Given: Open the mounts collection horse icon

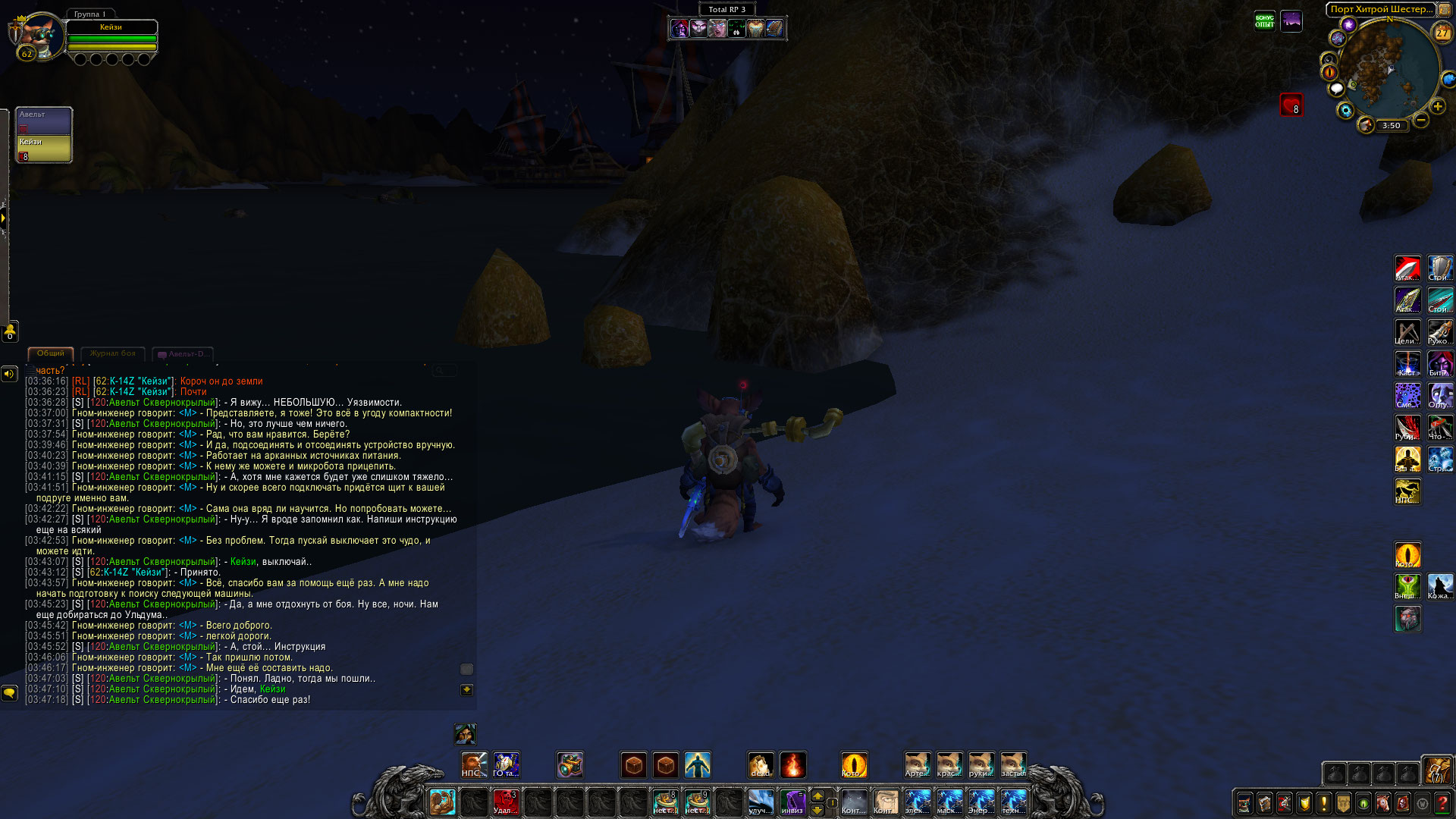Looking at the screenshot, I should coord(1383,803).
